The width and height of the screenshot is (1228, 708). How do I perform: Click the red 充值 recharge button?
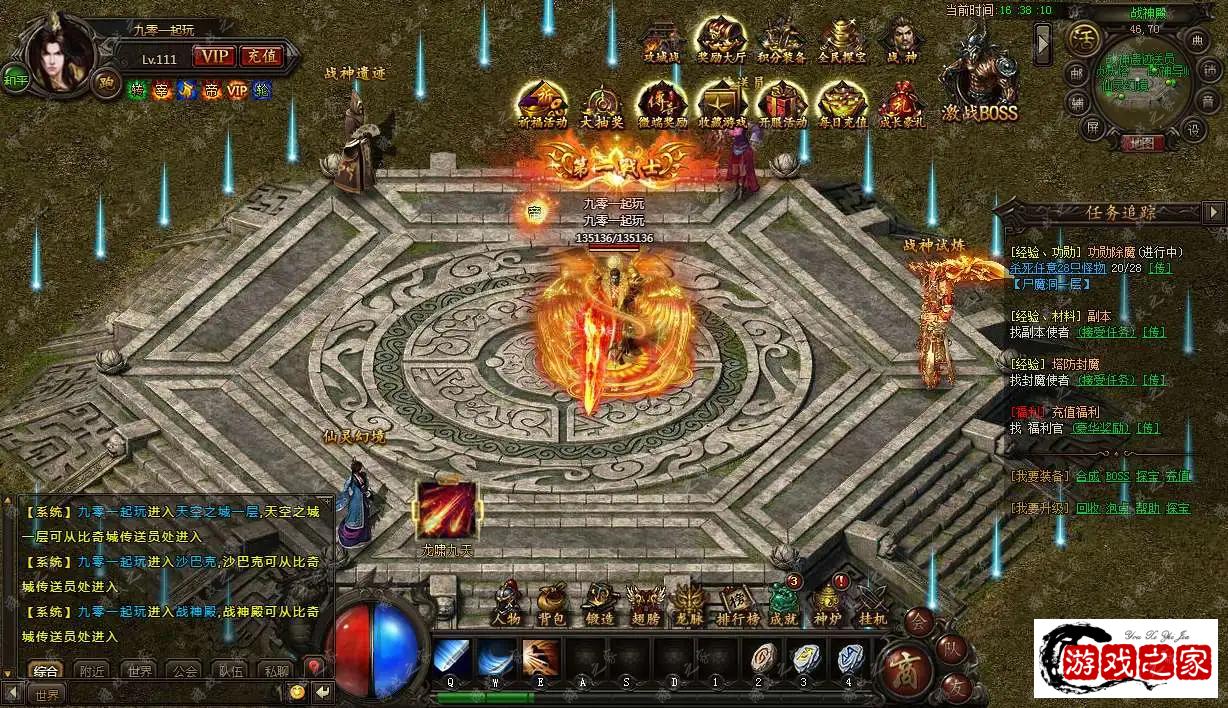pos(262,56)
